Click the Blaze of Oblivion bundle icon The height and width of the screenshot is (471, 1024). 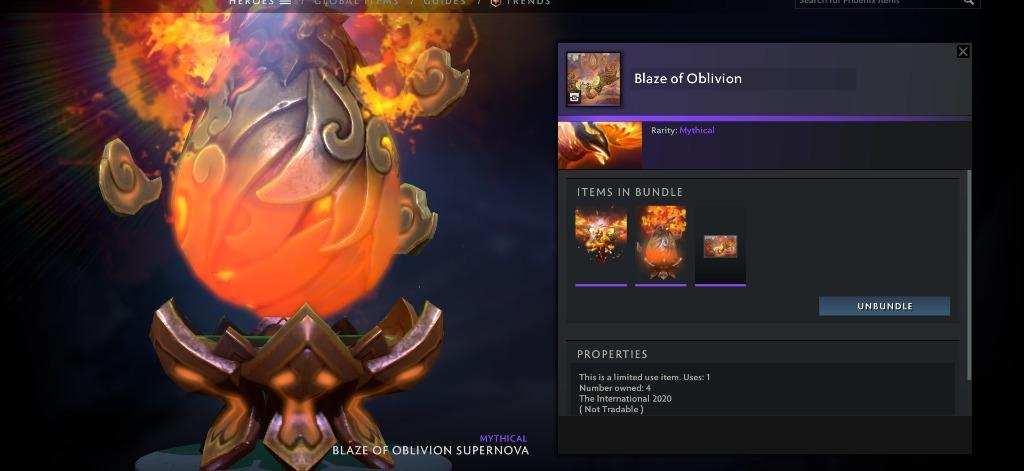pyautogui.click(x=593, y=79)
